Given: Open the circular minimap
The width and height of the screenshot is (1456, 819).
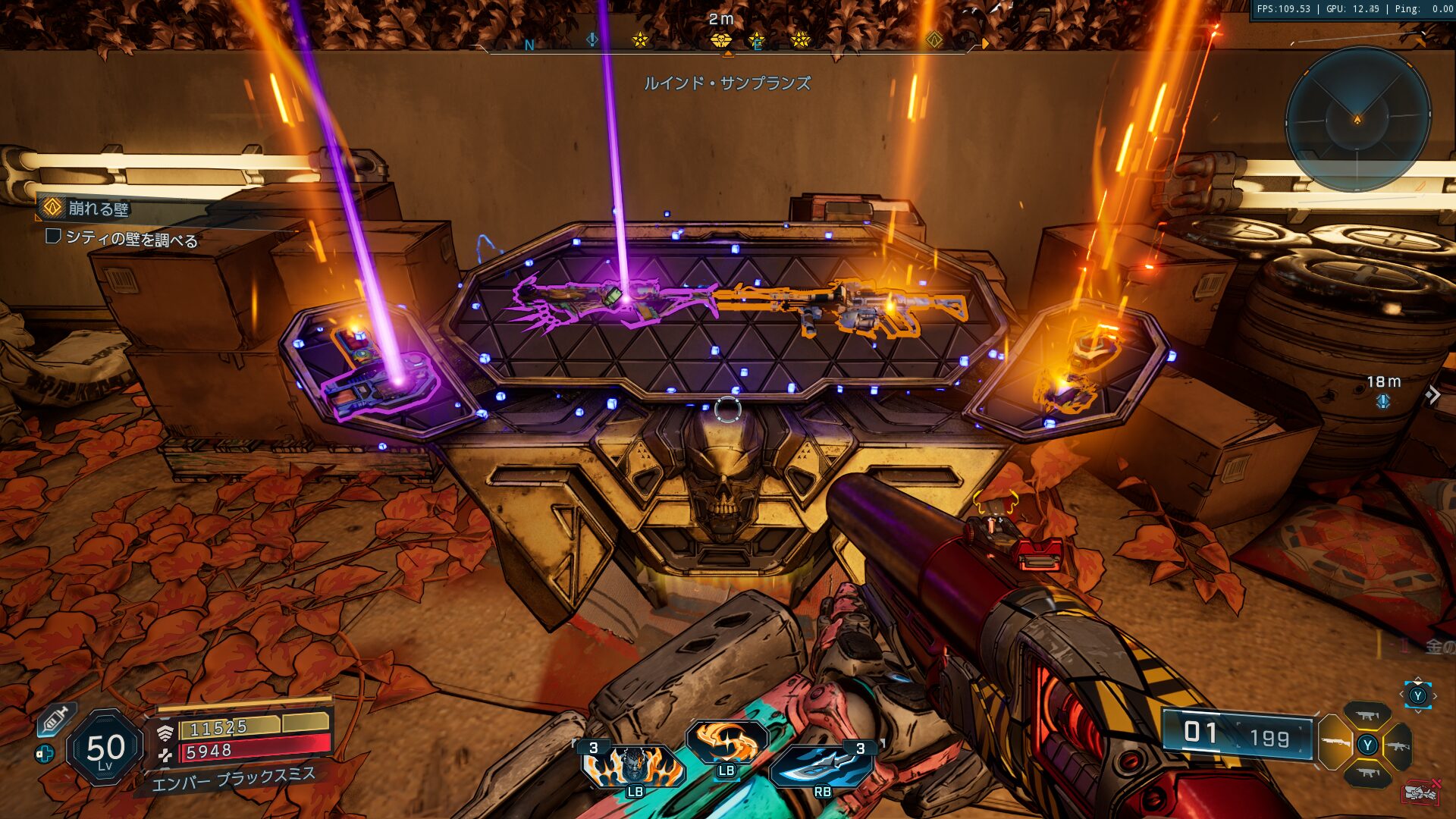Looking at the screenshot, I should tap(1357, 118).
